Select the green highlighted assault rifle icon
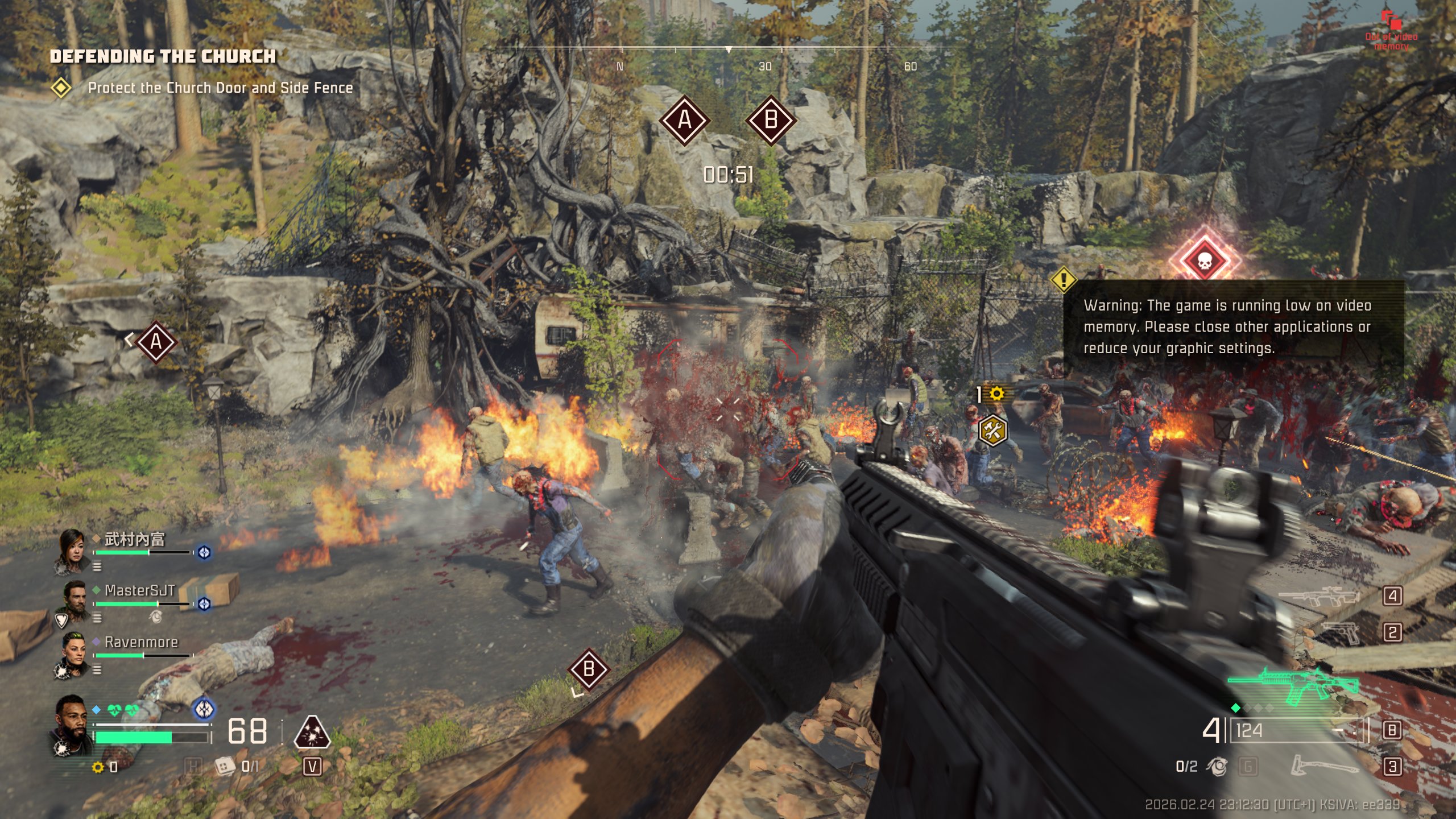The width and height of the screenshot is (1456, 819). (x=1292, y=684)
